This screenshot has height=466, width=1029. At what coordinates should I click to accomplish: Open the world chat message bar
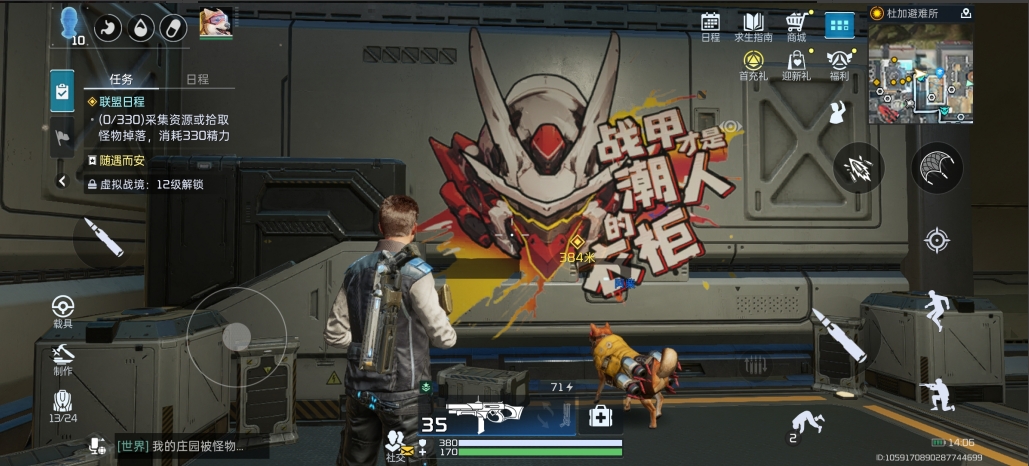(190, 446)
